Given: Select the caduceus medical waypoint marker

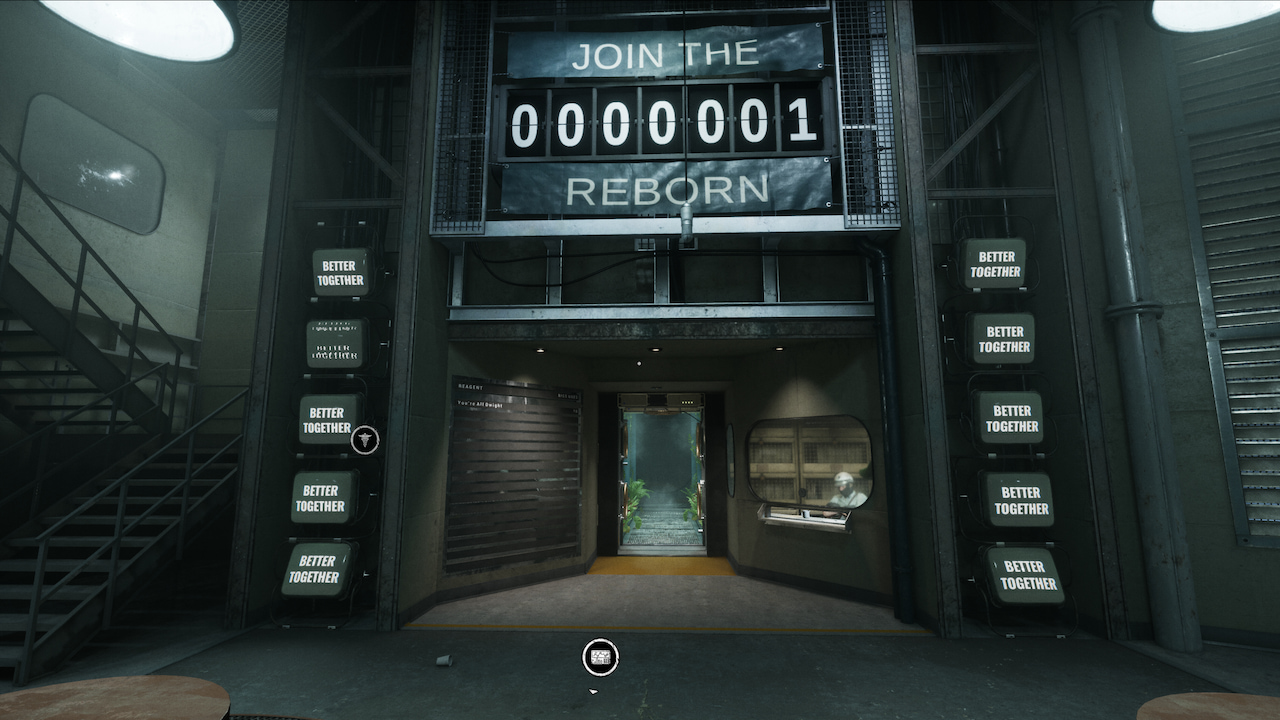Looking at the screenshot, I should click(365, 439).
